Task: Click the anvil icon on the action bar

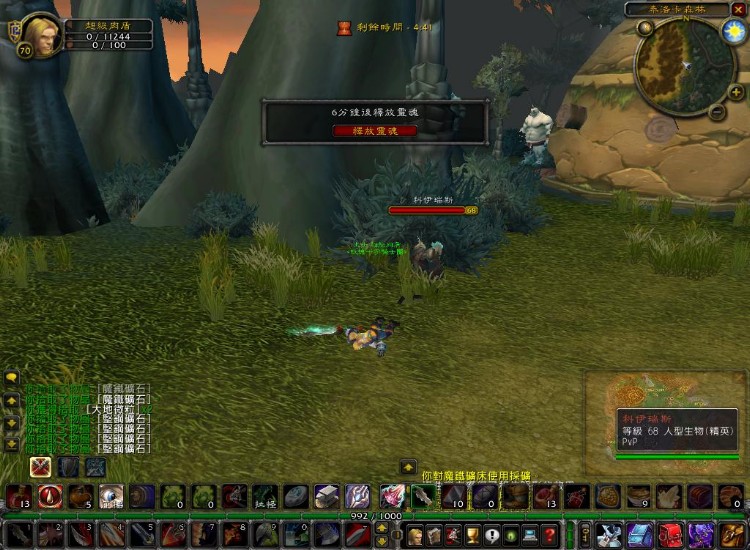Action: 327,496
